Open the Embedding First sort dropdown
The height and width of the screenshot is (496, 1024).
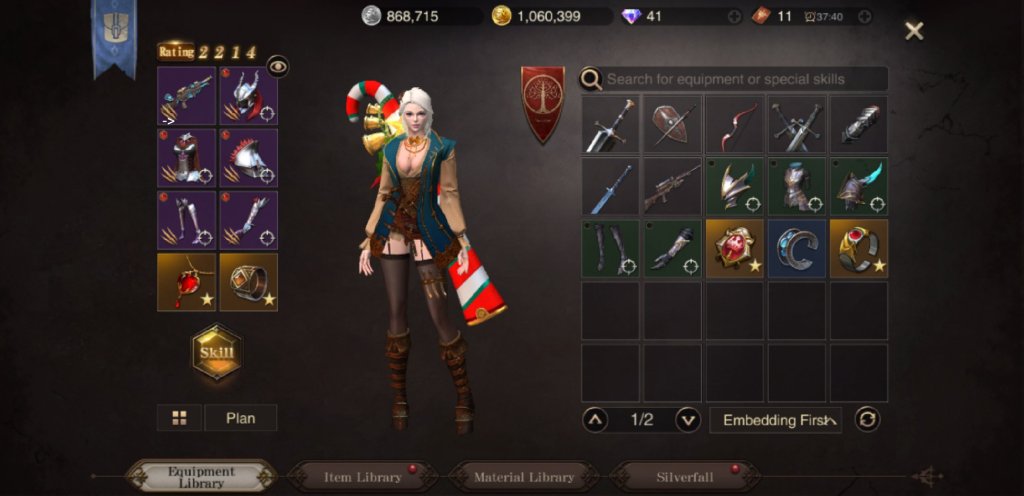point(775,420)
